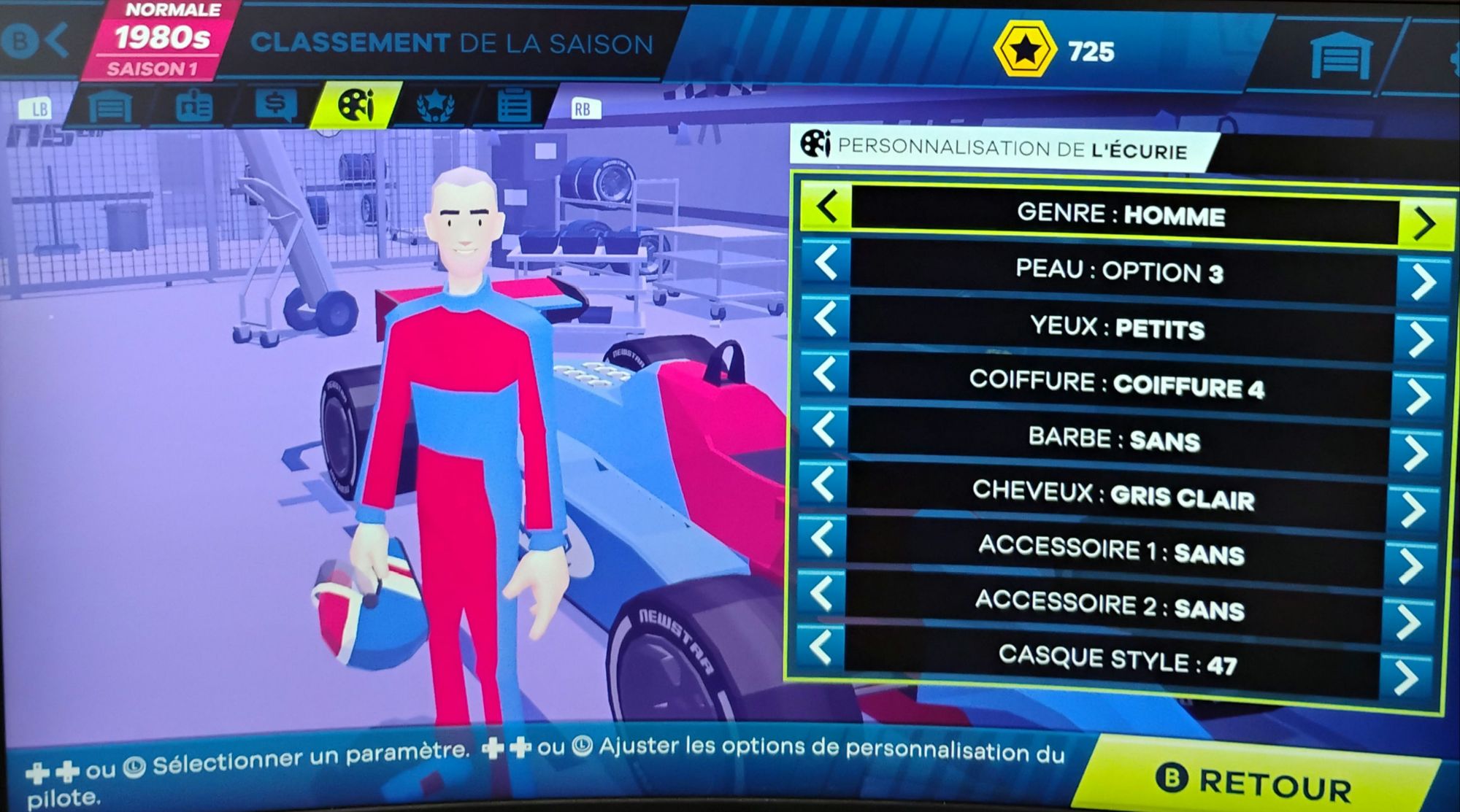Open the garage icon in header

(1340, 55)
